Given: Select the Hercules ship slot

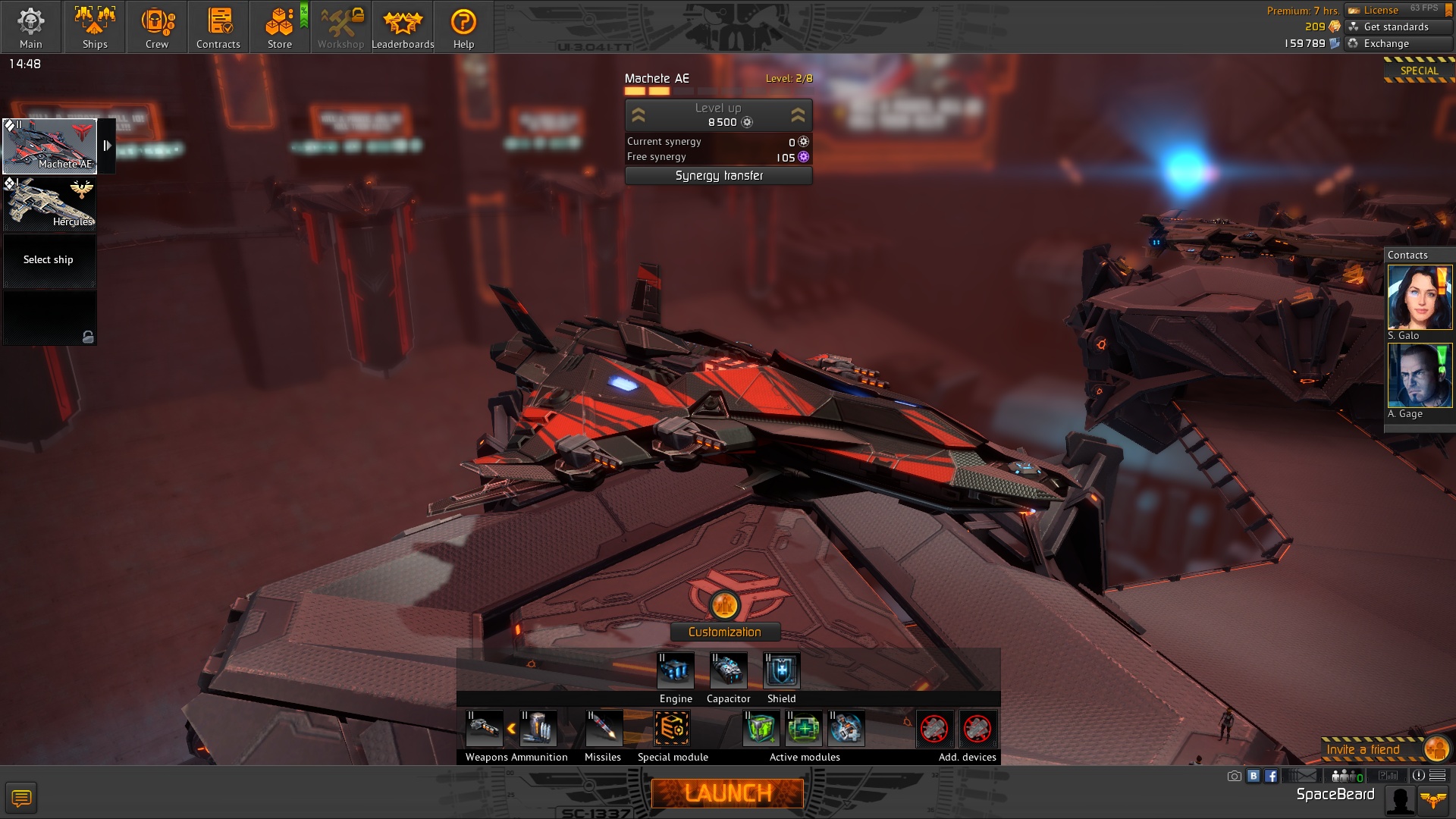Looking at the screenshot, I should tap(50, 204).
